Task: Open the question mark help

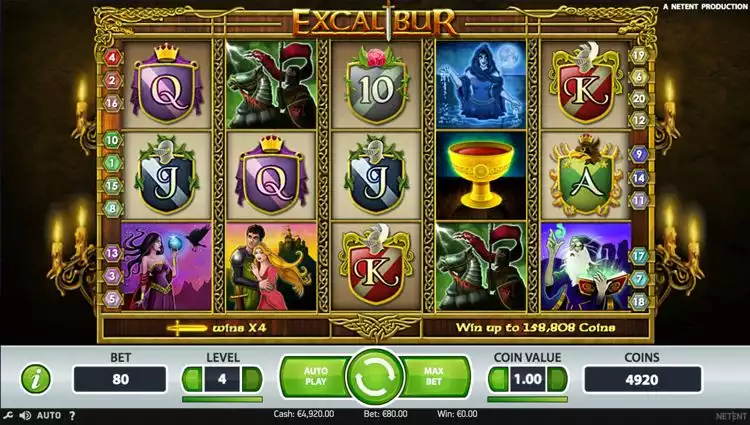Action: (73, 415)
